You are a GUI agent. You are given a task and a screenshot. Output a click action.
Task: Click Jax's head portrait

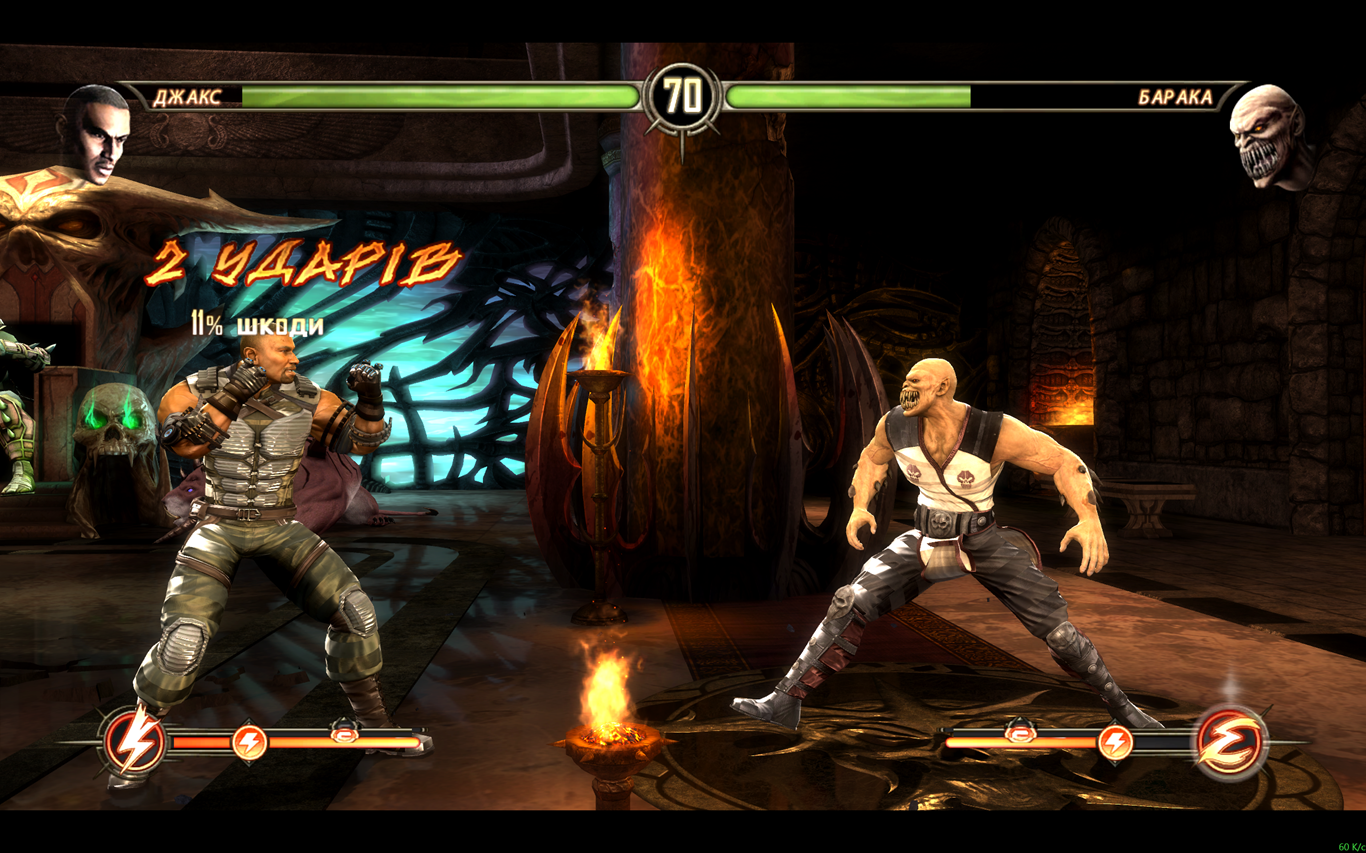click(x=95, y=133)
